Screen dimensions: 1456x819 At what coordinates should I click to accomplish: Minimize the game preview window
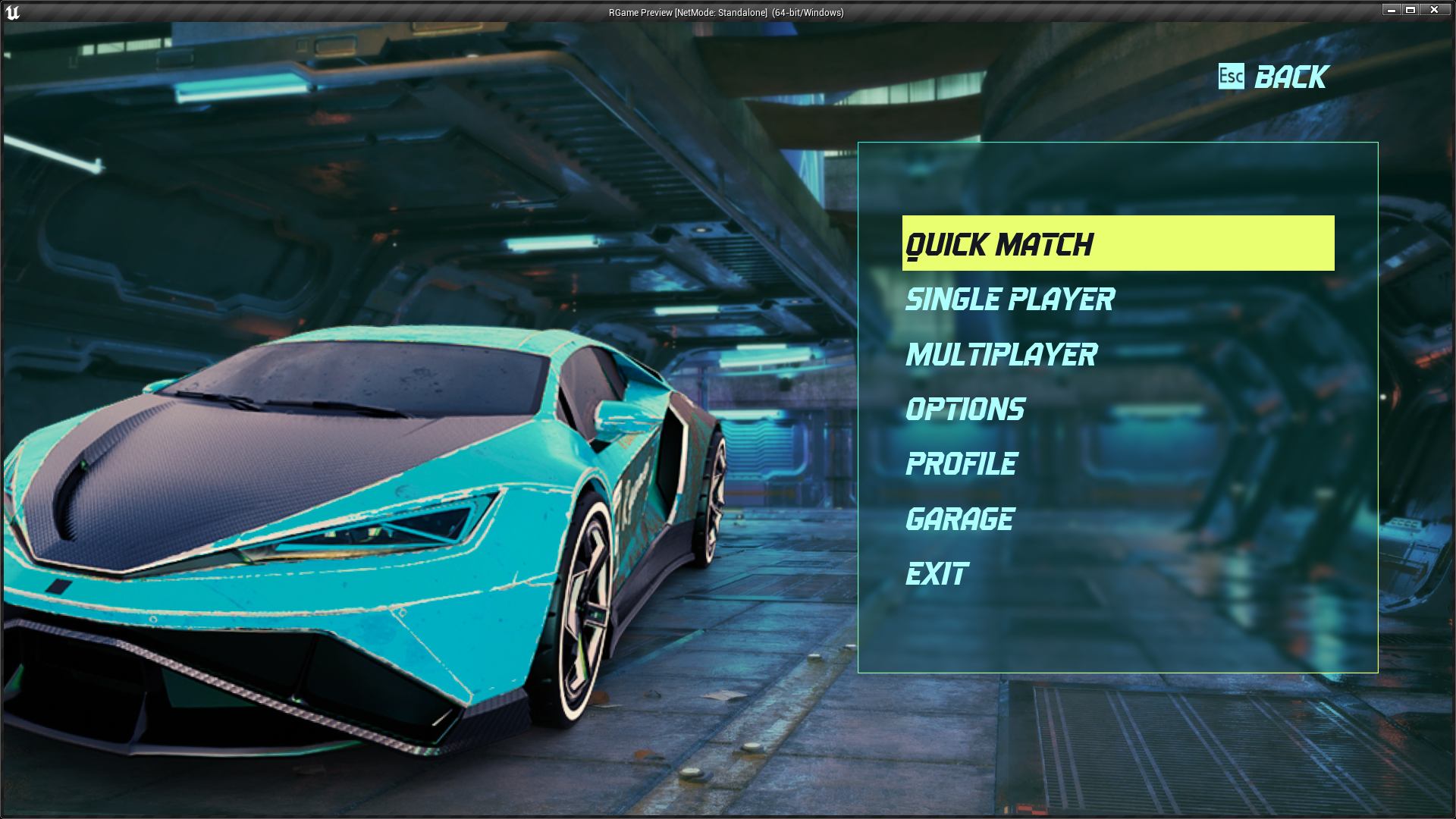pyautogui.click(x=1391, y=10)
